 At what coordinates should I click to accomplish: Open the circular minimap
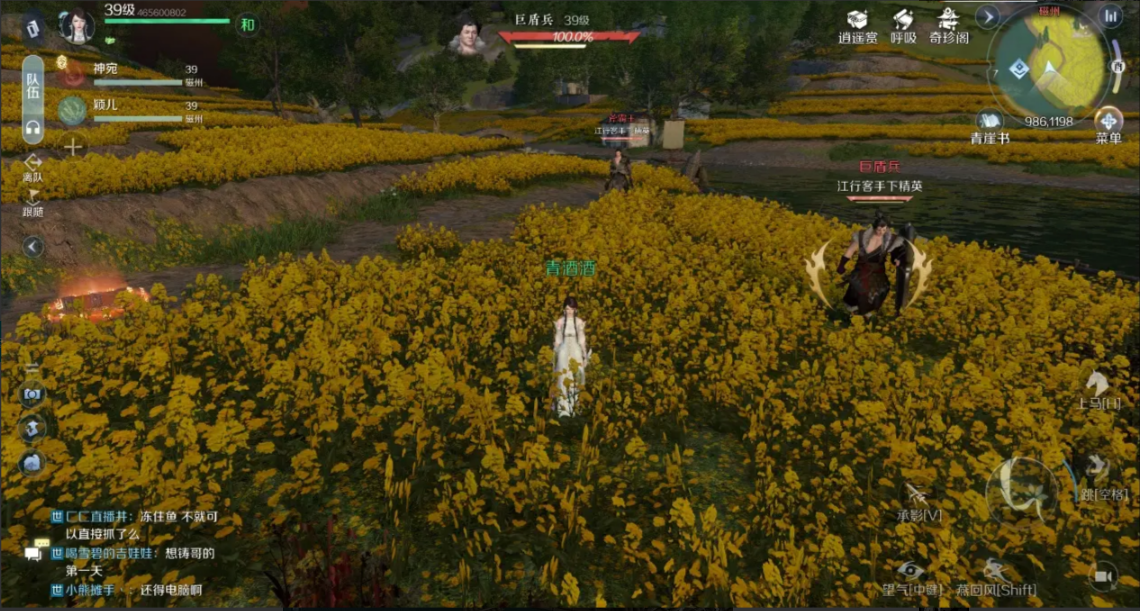pos(1048,63)
